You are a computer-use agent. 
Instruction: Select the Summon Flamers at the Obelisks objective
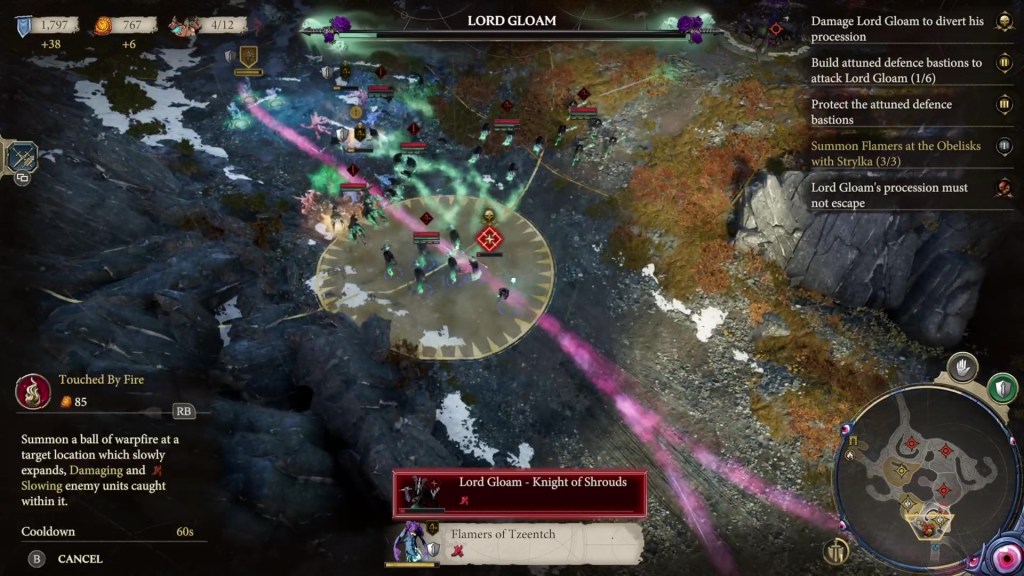pyautogui.click(x=898, y=153)
